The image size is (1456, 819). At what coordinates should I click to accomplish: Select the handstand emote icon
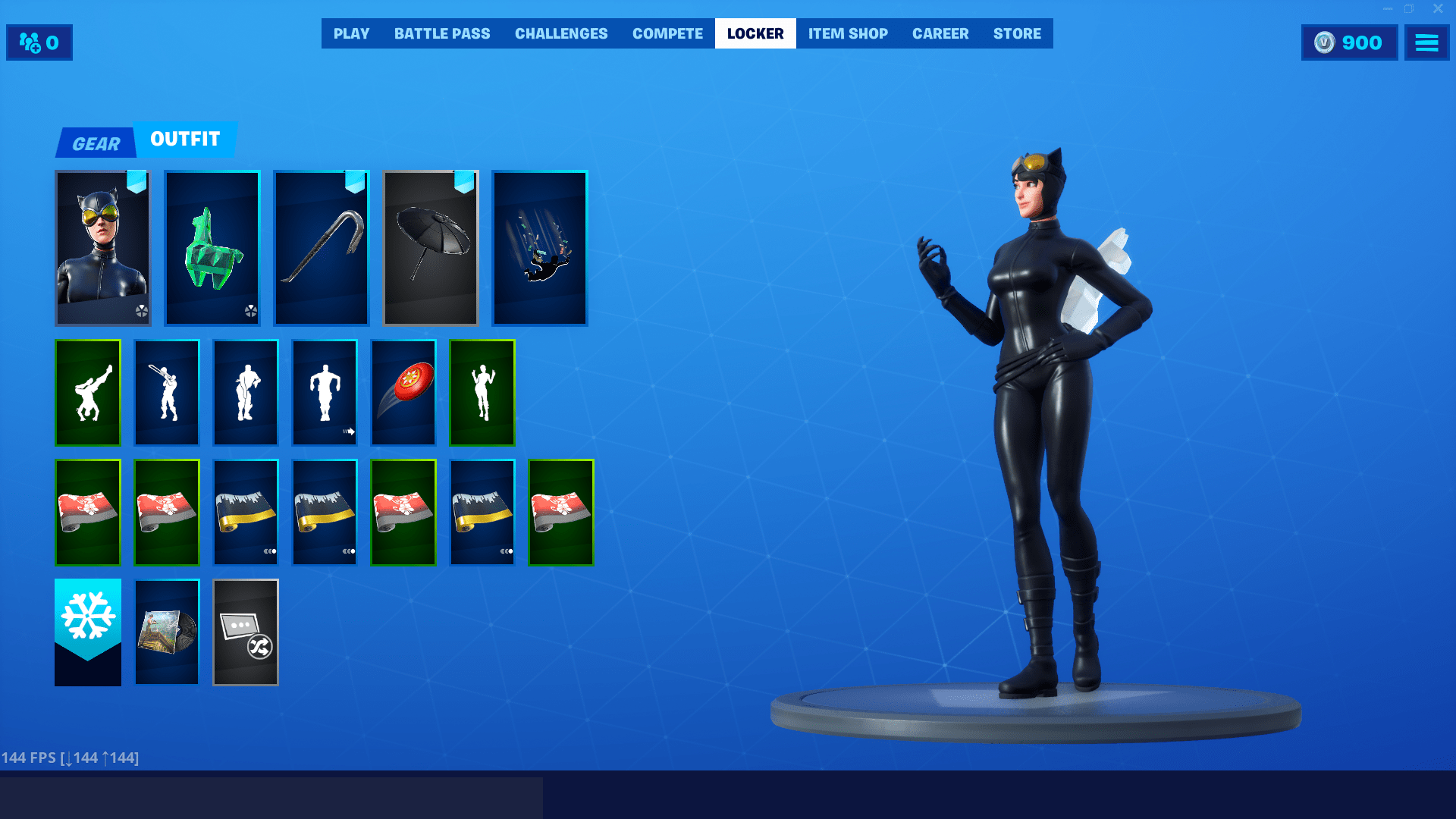coord(87,392)
